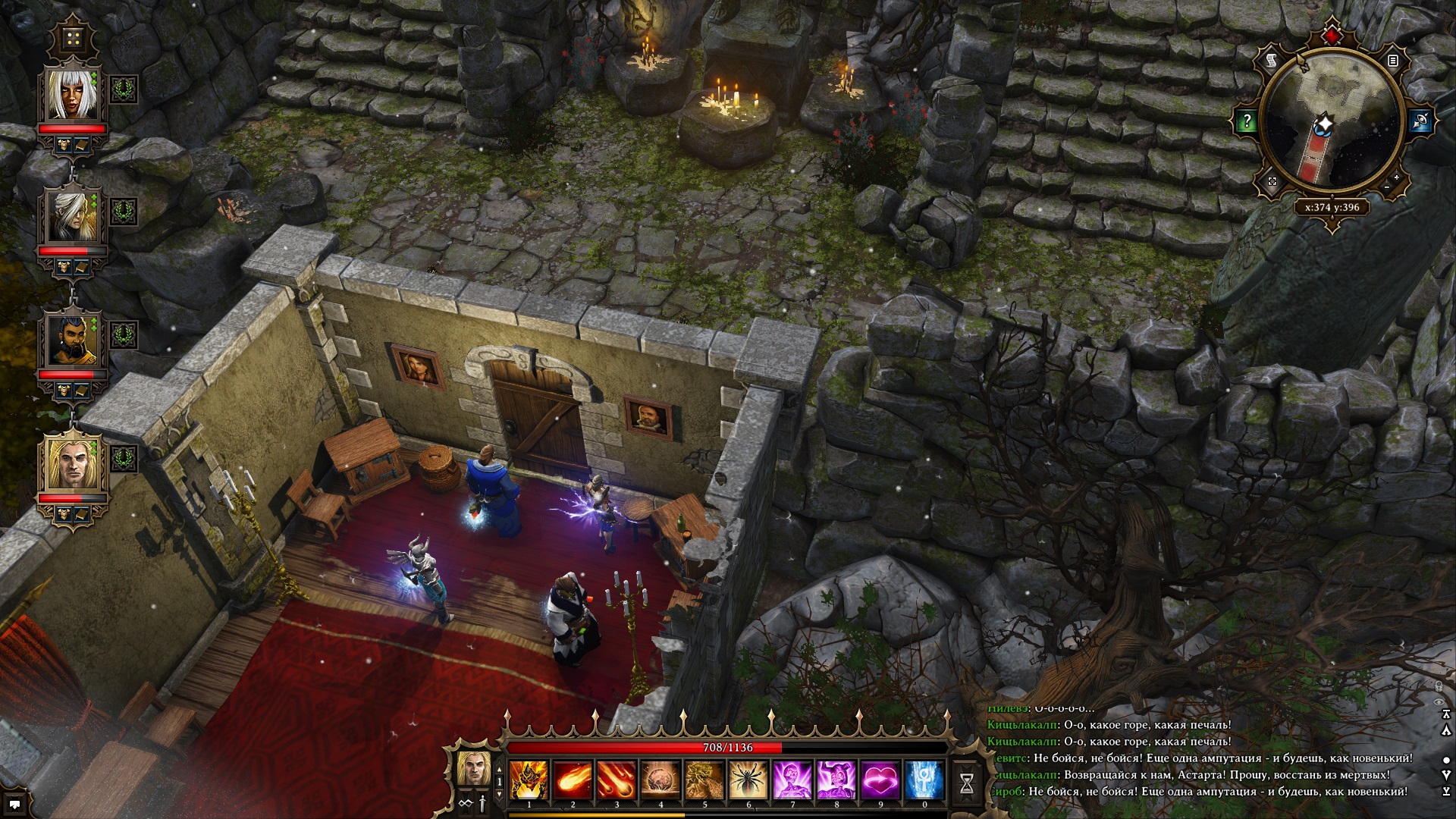Cast the flaming golem skill in slot 1
Image resolution: width=1456 pixels, height=819 pixels.
click(529, 780)
